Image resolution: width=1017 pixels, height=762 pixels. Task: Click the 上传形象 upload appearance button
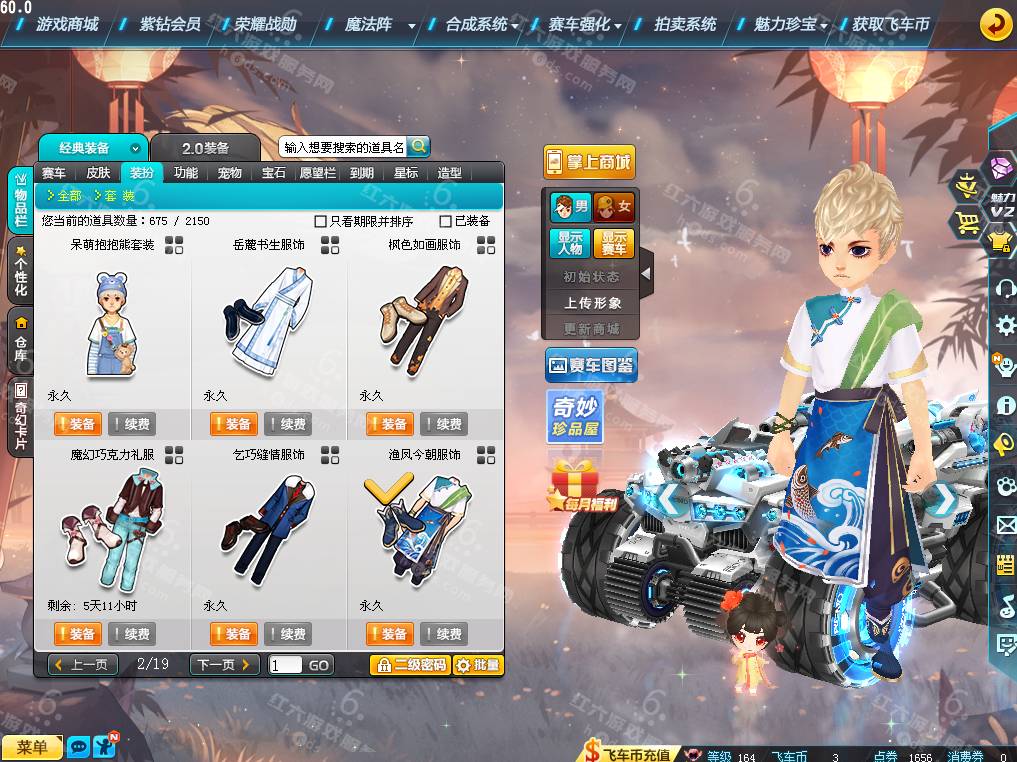592,302
